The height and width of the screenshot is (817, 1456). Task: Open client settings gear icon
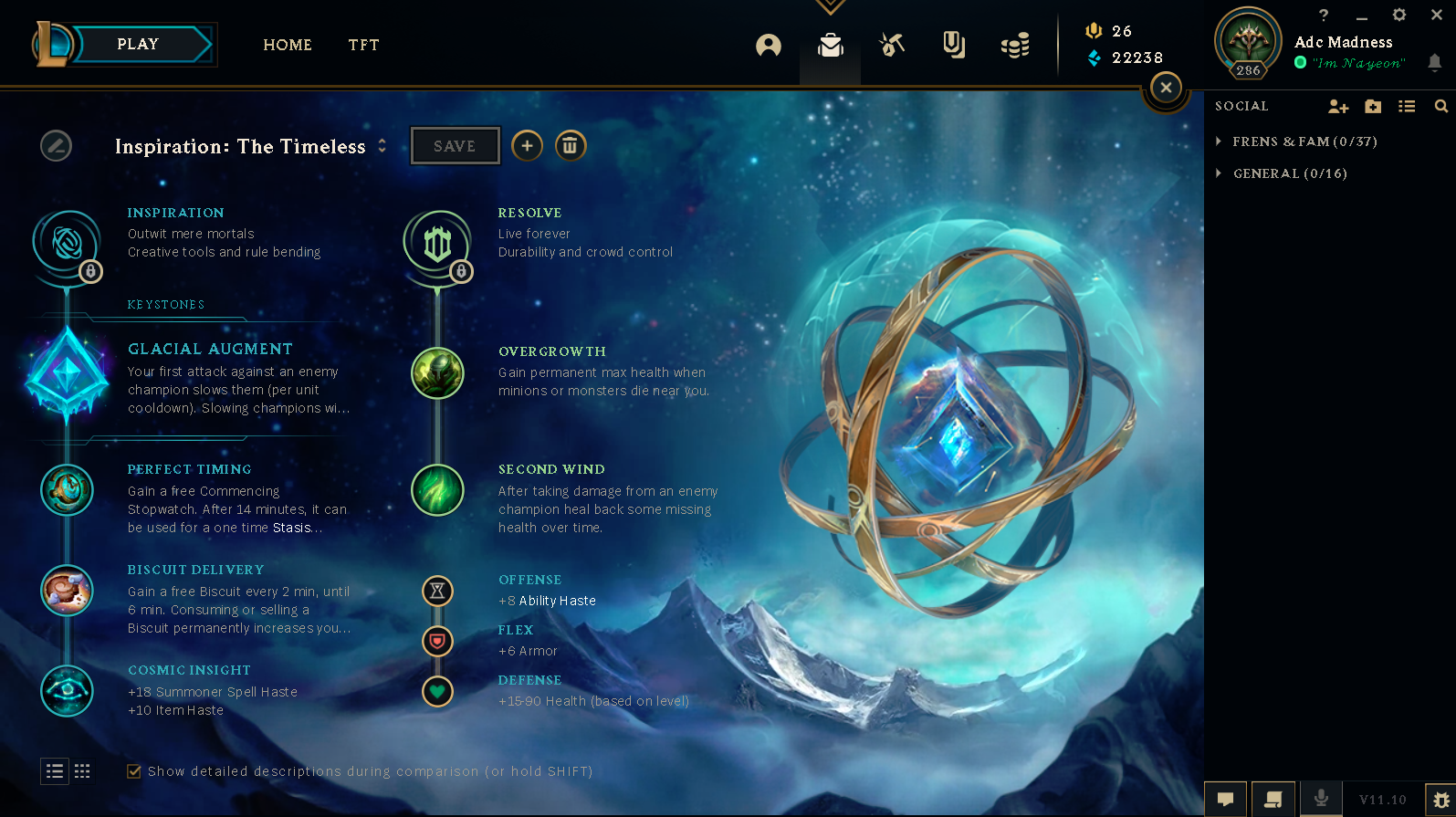1398,15
